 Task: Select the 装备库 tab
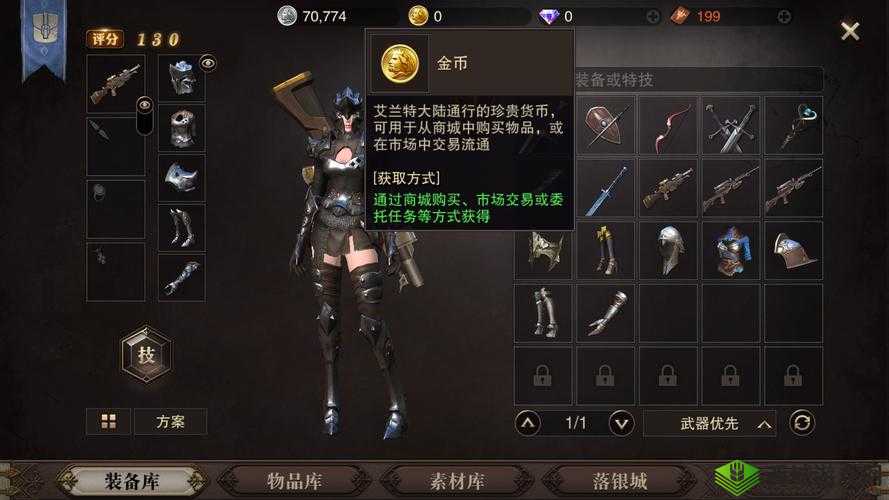(x=133, y=481)
